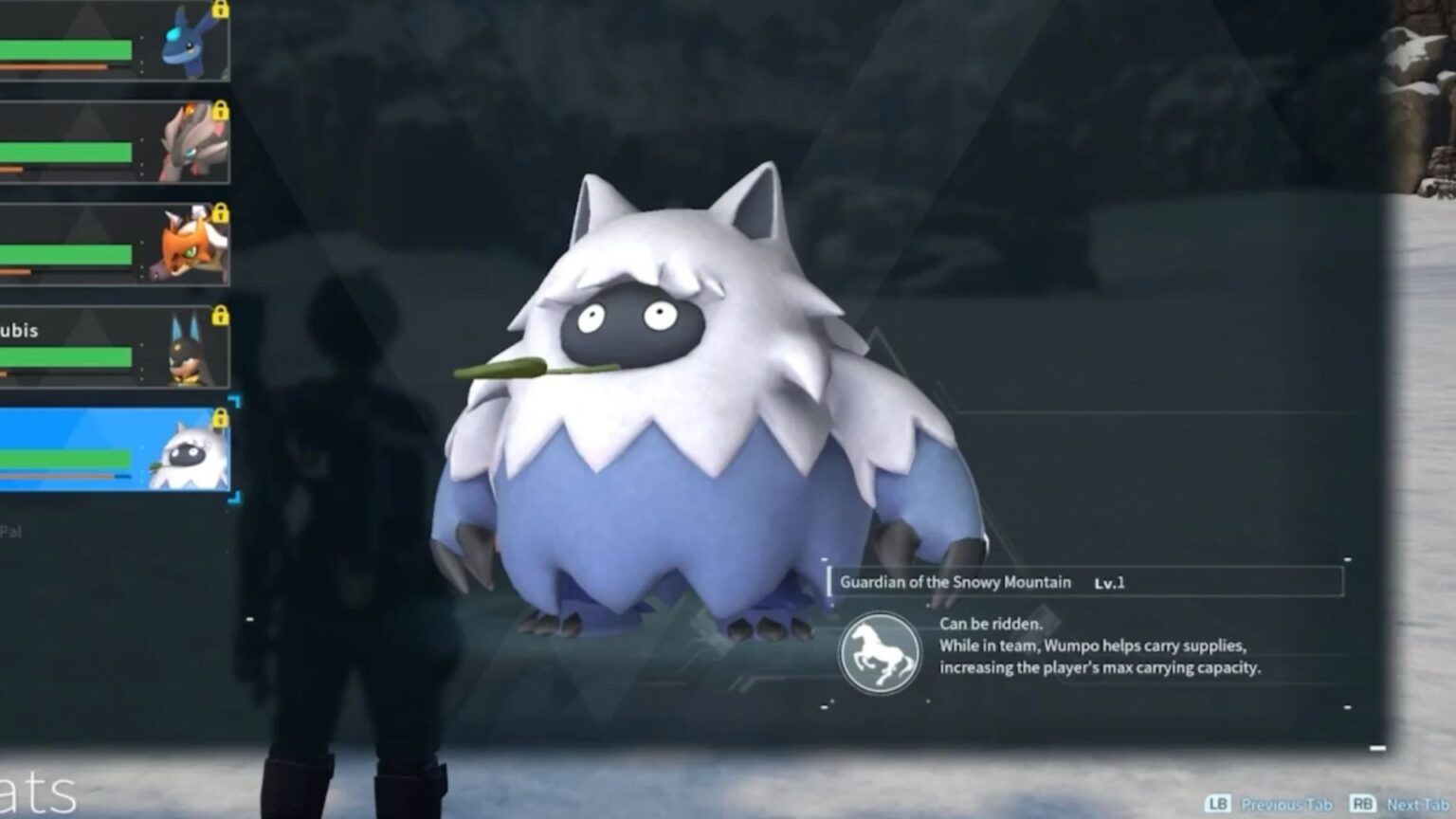Select the grey horned dragon pal slot
The image size is (1456, 819).
click(114, 142)
